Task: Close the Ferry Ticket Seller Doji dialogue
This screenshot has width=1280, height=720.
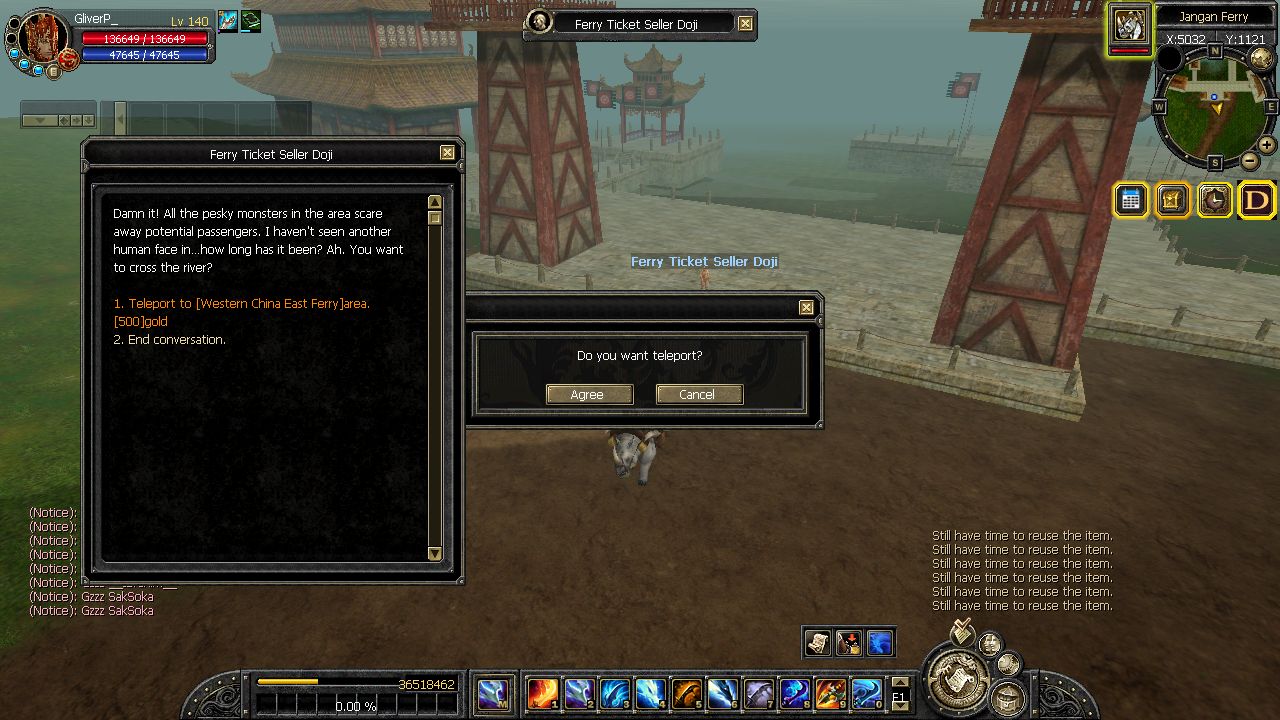Action: (447, 153)
